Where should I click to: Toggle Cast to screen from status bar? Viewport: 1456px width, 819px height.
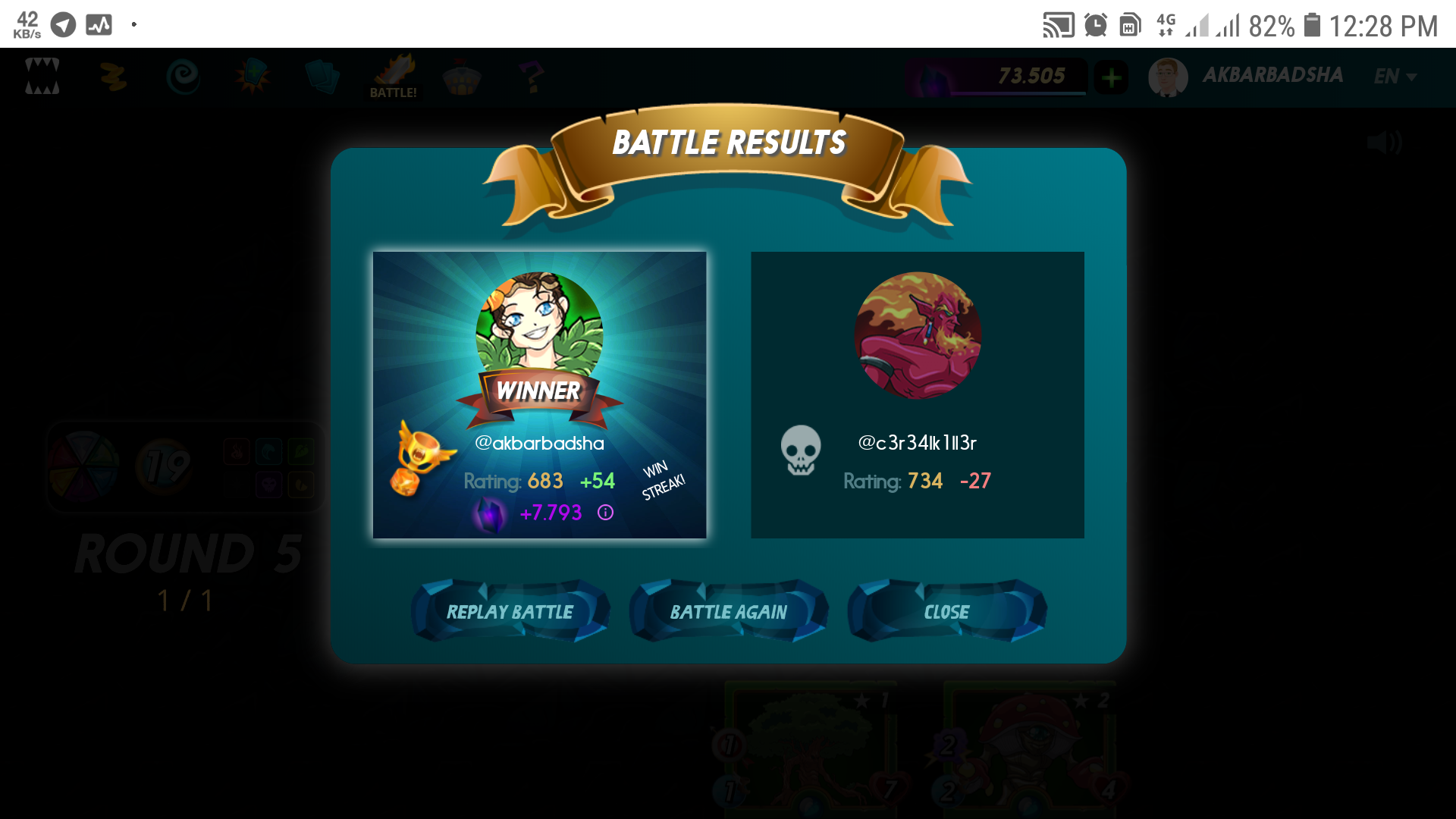click(x=1059, y=24)
